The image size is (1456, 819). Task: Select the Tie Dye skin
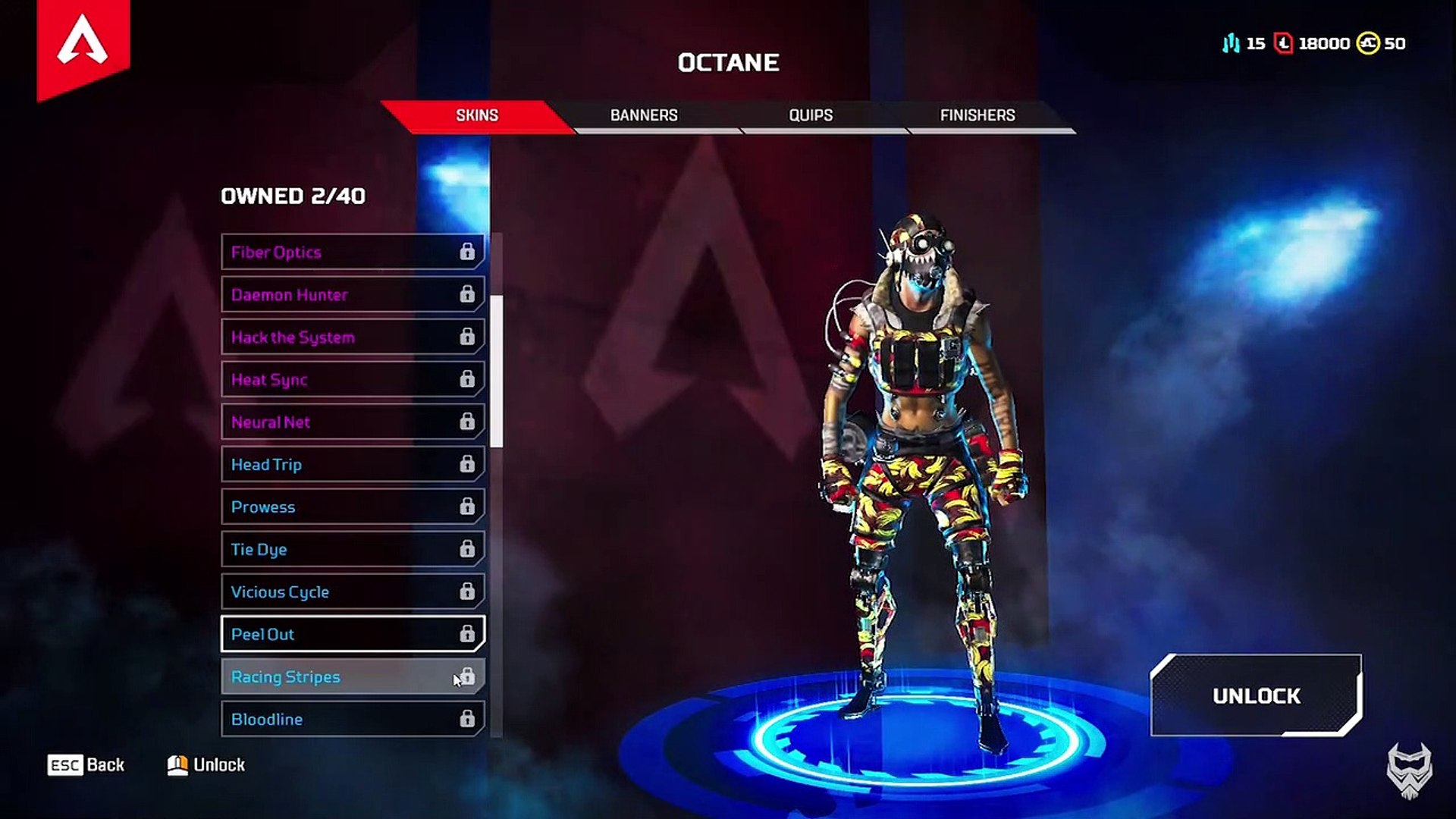(353, 549)
